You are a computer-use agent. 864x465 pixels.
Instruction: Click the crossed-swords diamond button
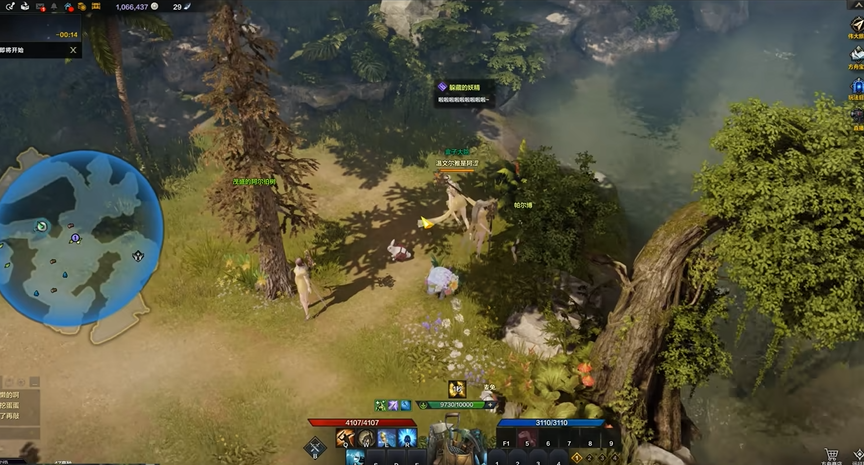316,449
